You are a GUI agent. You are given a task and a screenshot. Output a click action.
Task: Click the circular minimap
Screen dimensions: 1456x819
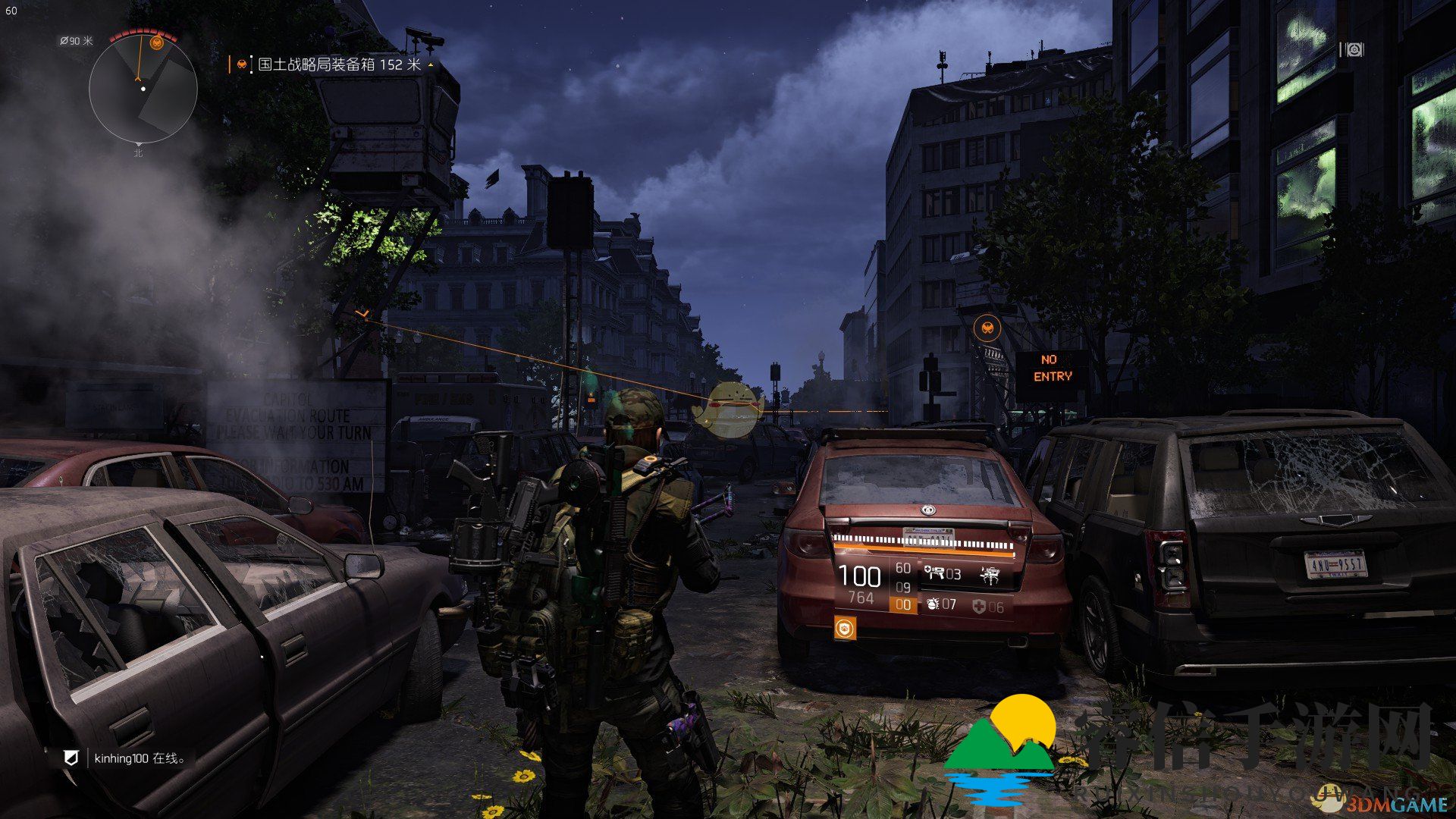click(x=143, y=89)
